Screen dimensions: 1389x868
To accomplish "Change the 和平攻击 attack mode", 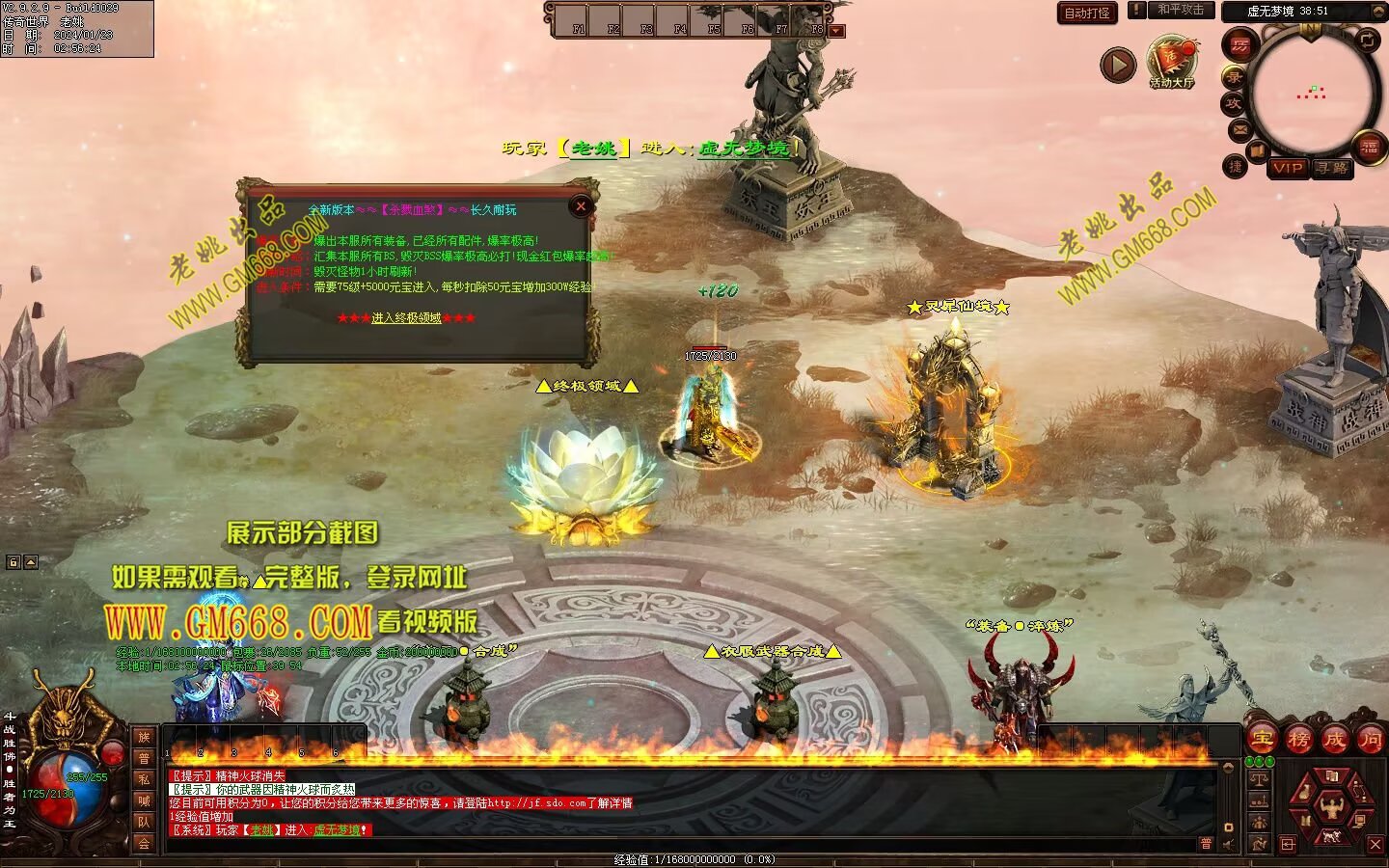I will pyautogui.click(x=1181, y=10).
